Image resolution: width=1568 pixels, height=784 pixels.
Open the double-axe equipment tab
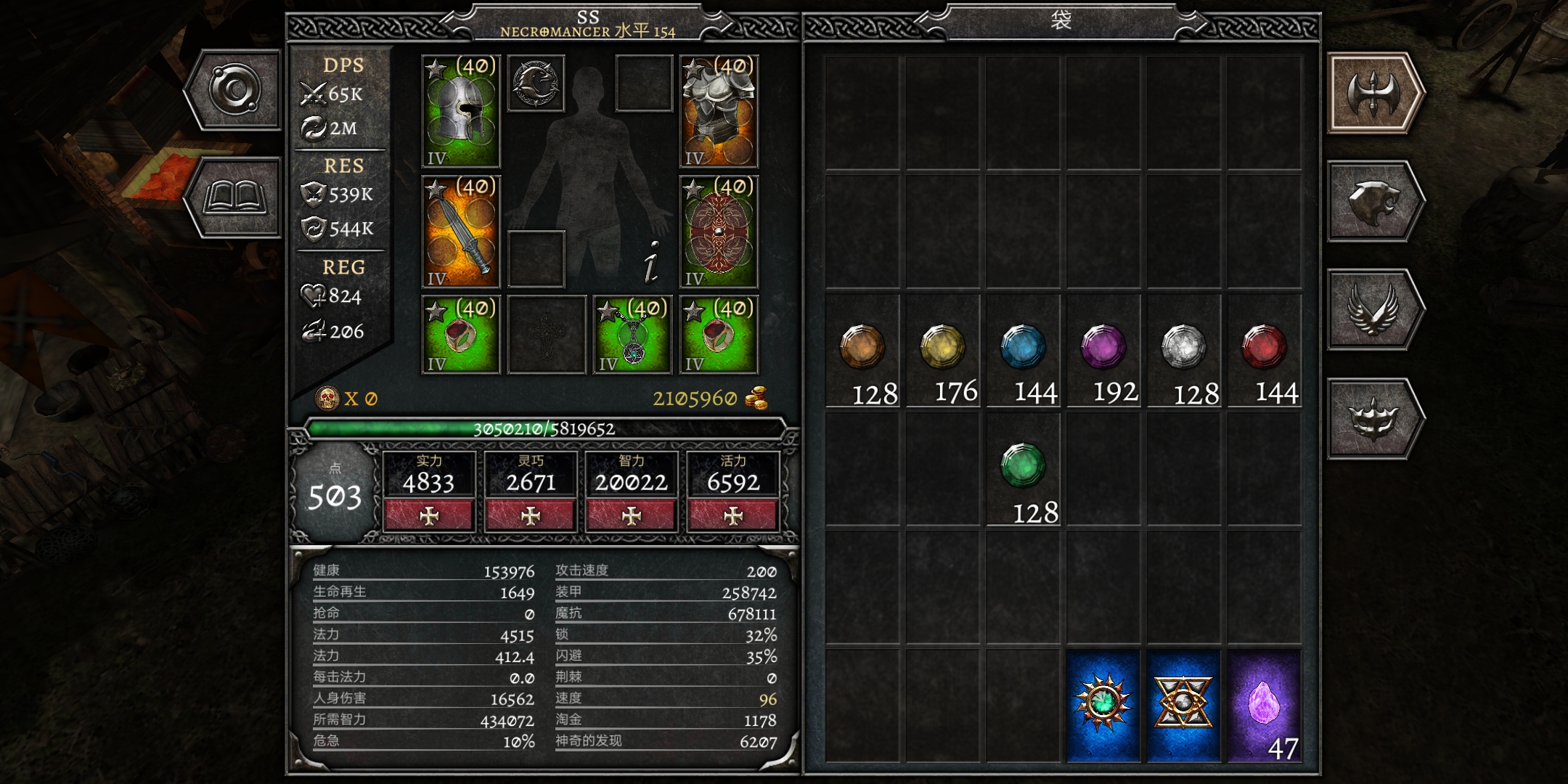[x=1373, y=93]
